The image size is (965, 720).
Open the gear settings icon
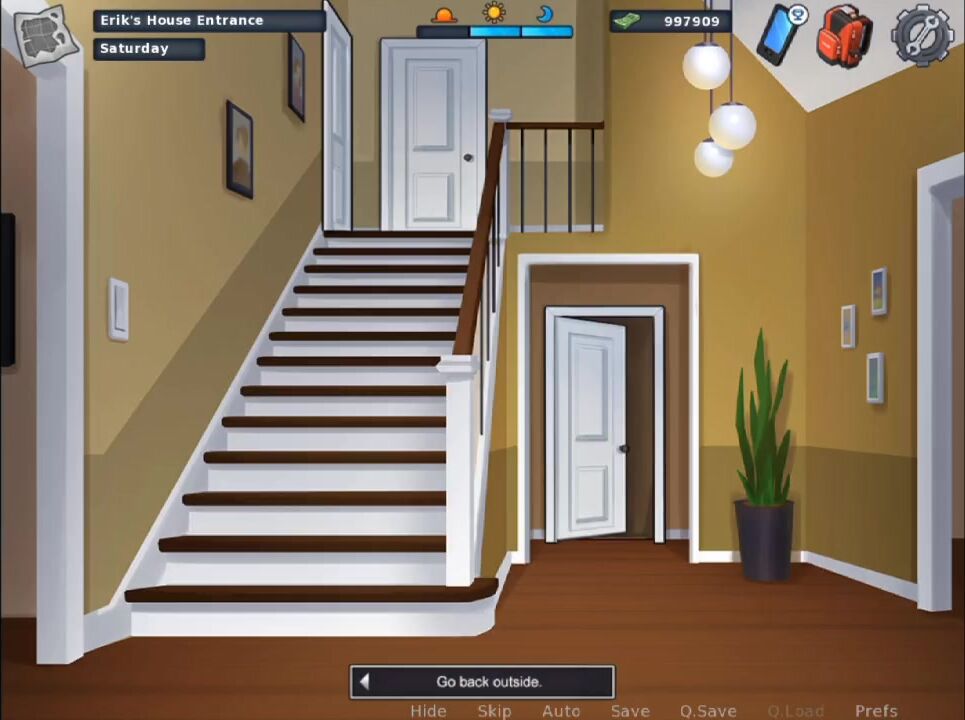click(x=921, y=37)
